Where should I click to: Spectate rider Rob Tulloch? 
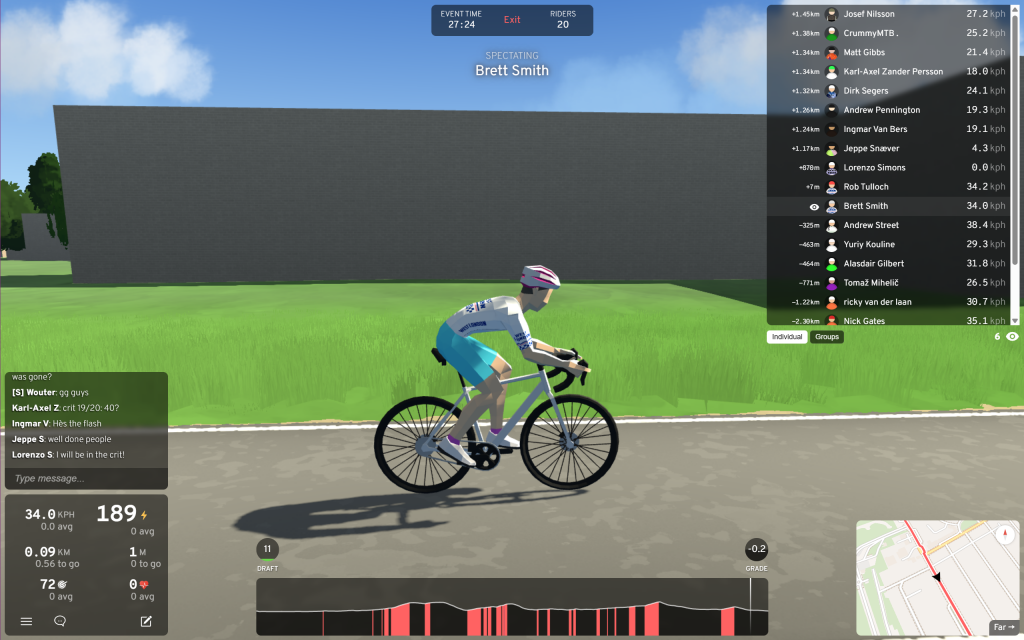[x=866, y=187]
